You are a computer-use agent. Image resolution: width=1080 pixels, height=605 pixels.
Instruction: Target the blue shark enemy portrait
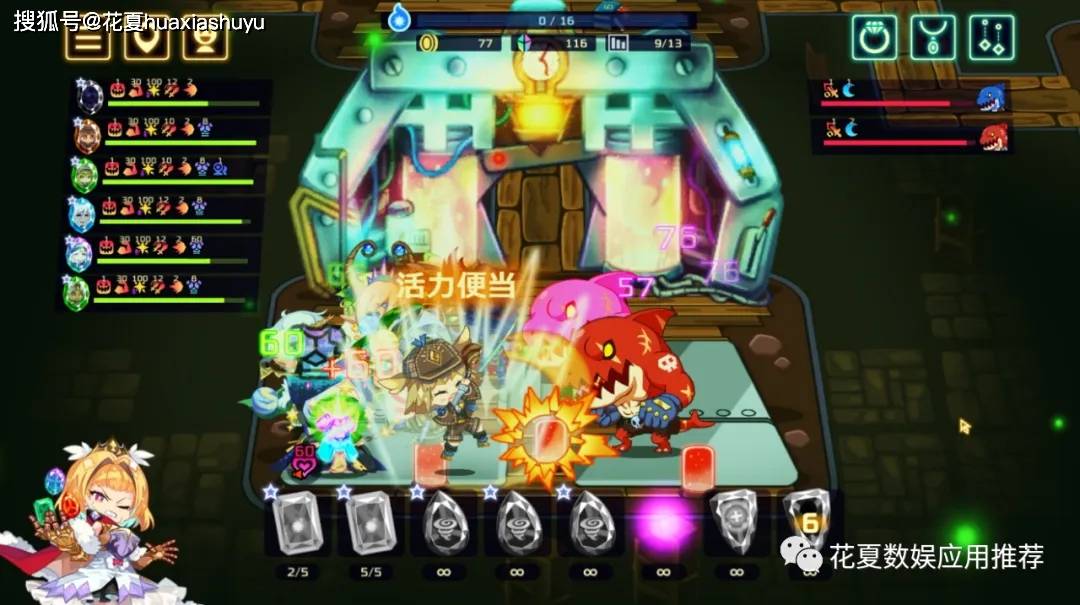tap(991, 98)
